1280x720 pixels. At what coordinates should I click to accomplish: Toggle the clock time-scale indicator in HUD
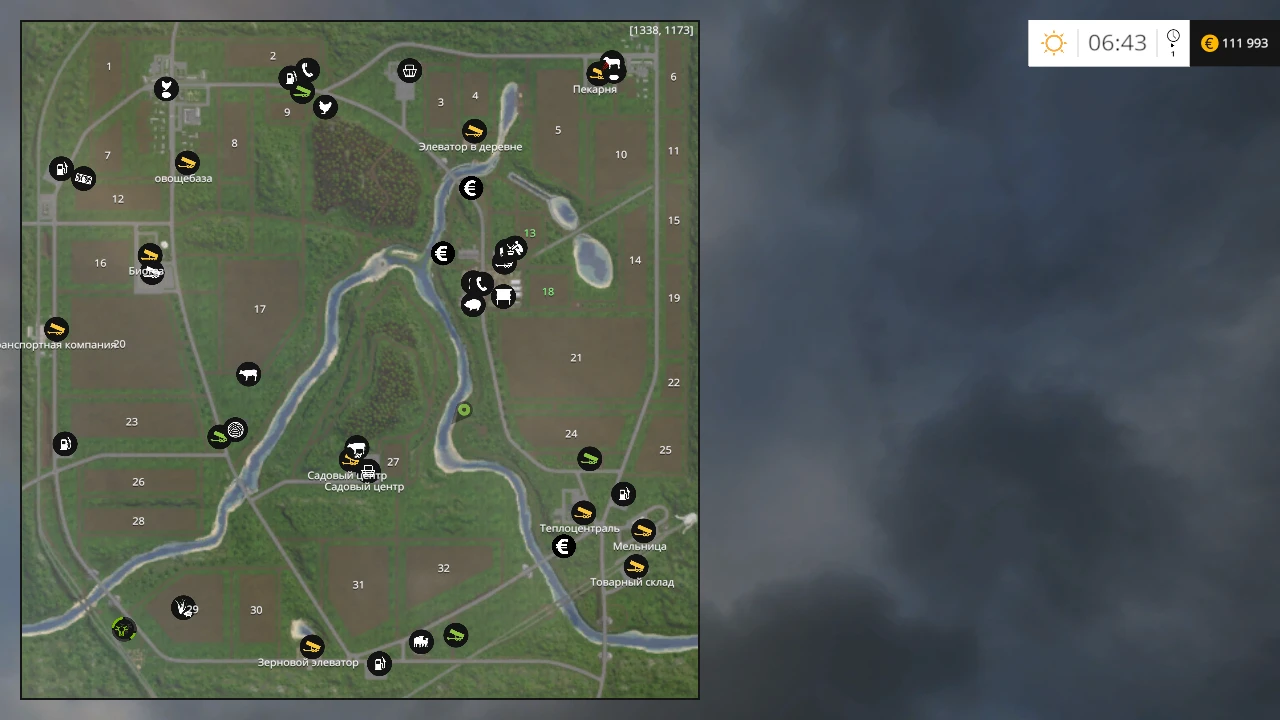coord(1172,43)
